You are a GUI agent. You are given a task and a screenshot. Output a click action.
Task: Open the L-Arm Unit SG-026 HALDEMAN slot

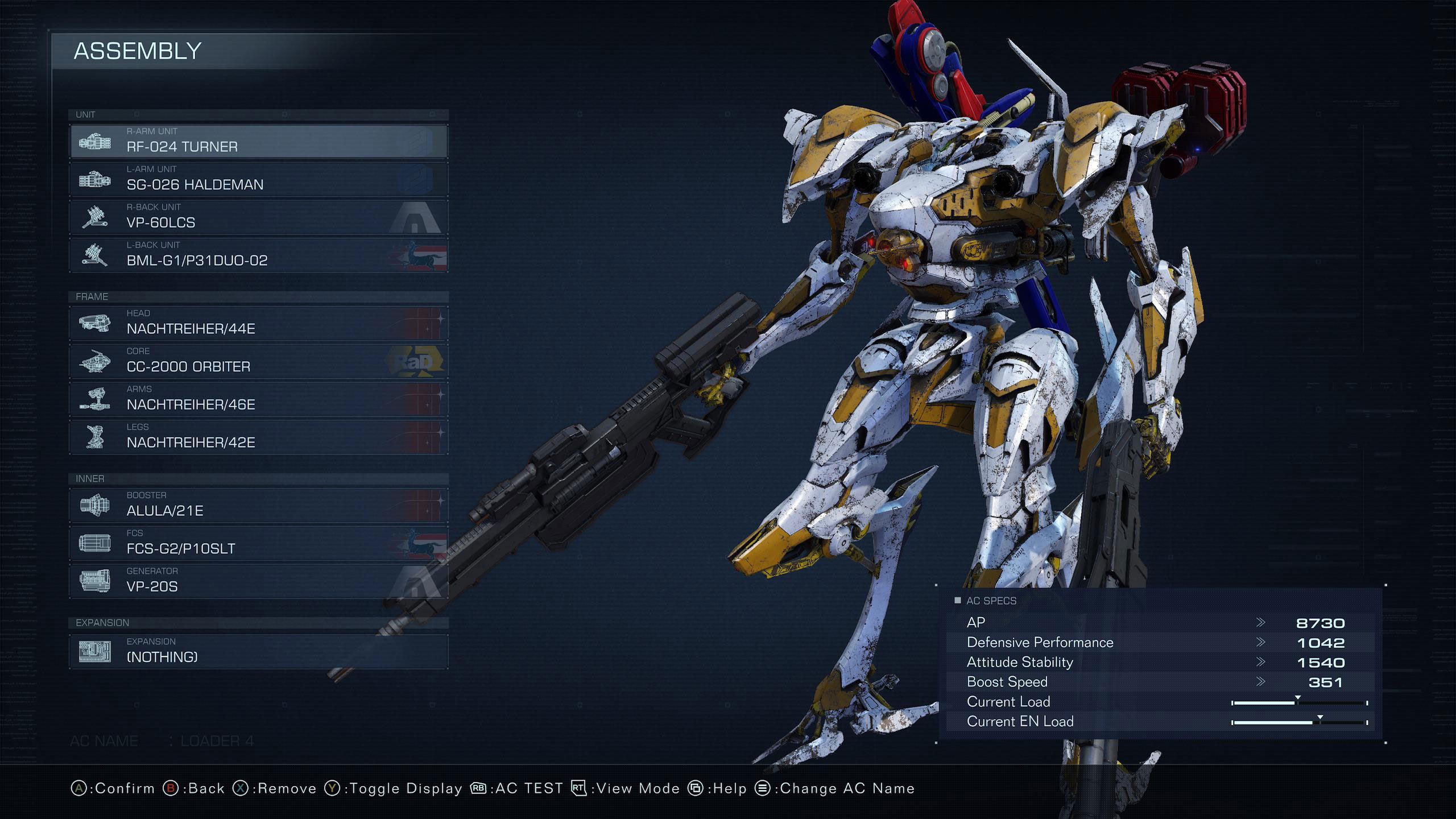(259, 179)
